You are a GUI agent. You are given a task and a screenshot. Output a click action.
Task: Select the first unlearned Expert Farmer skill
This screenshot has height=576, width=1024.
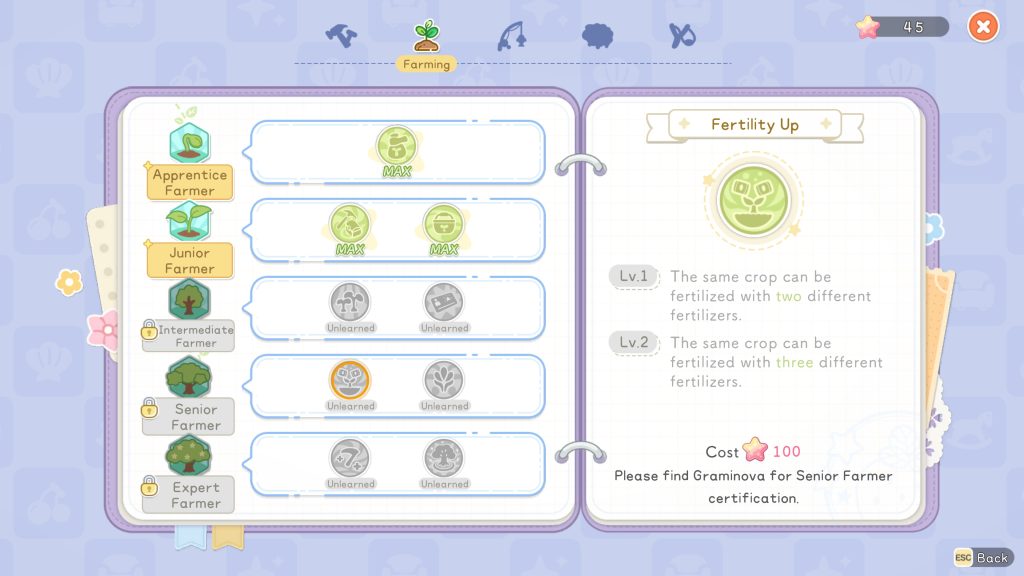click(350, 458)
